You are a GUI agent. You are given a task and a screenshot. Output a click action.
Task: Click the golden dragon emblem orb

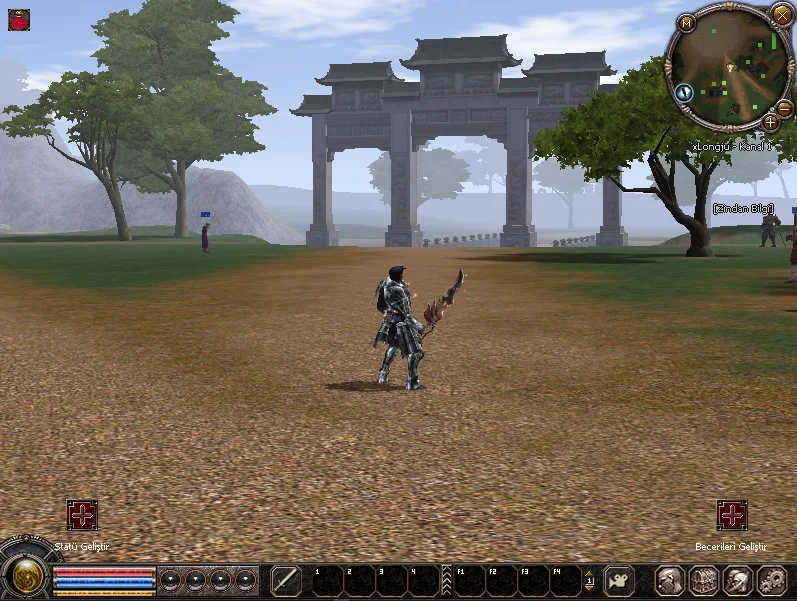coord(24,577)
